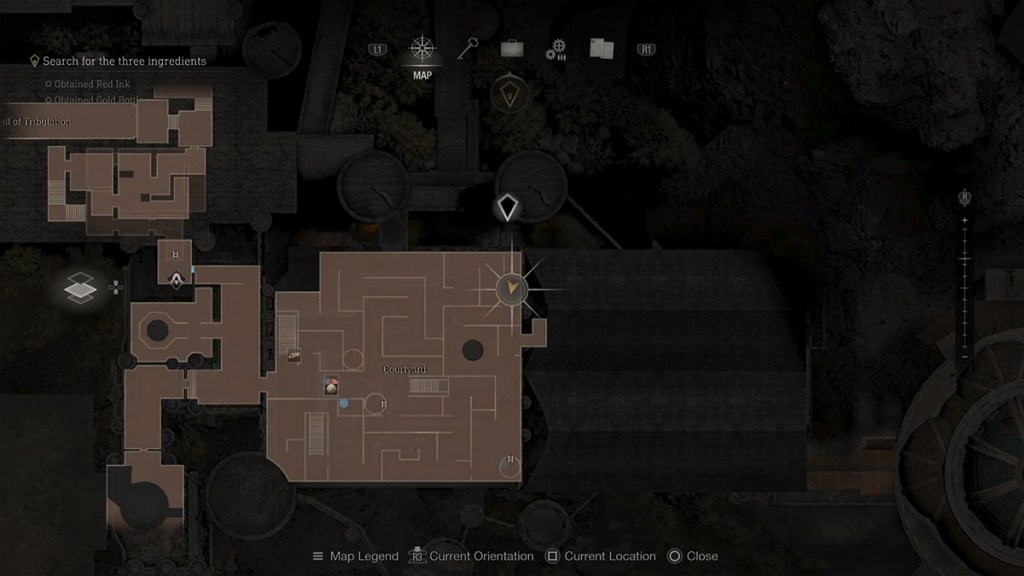Click the Current Orientation option

click(471, 556)
